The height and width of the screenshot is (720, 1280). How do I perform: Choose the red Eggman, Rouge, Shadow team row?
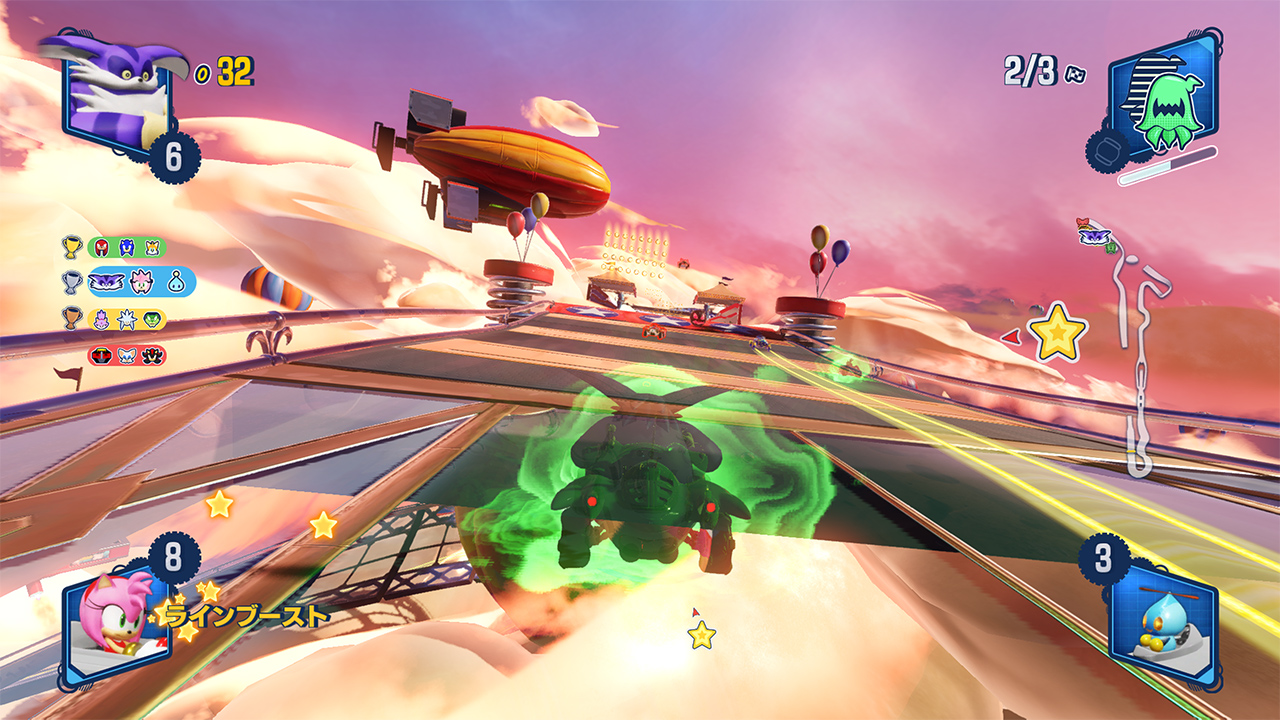point(127,355)
